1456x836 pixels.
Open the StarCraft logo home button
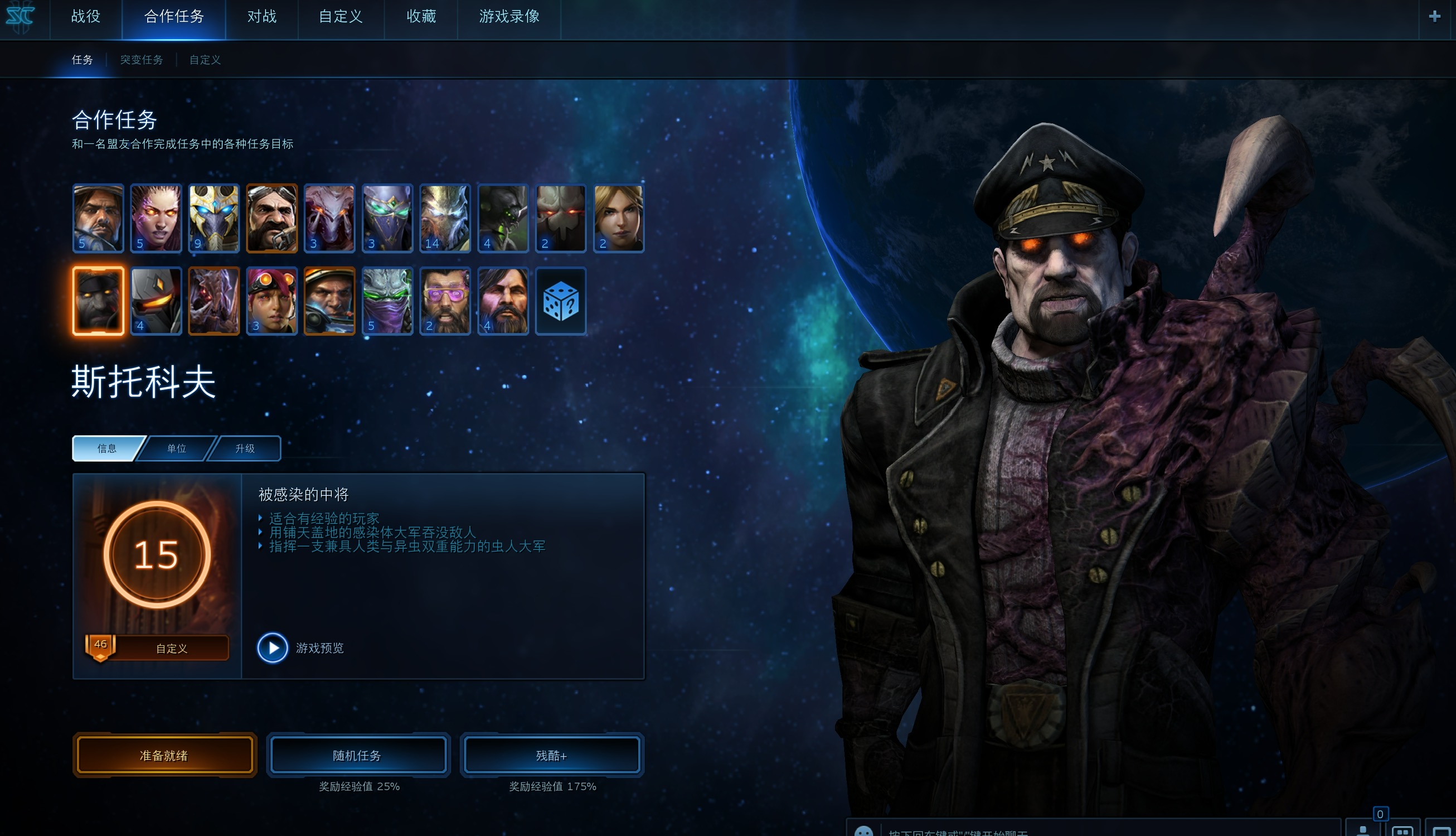click(21, 17)
